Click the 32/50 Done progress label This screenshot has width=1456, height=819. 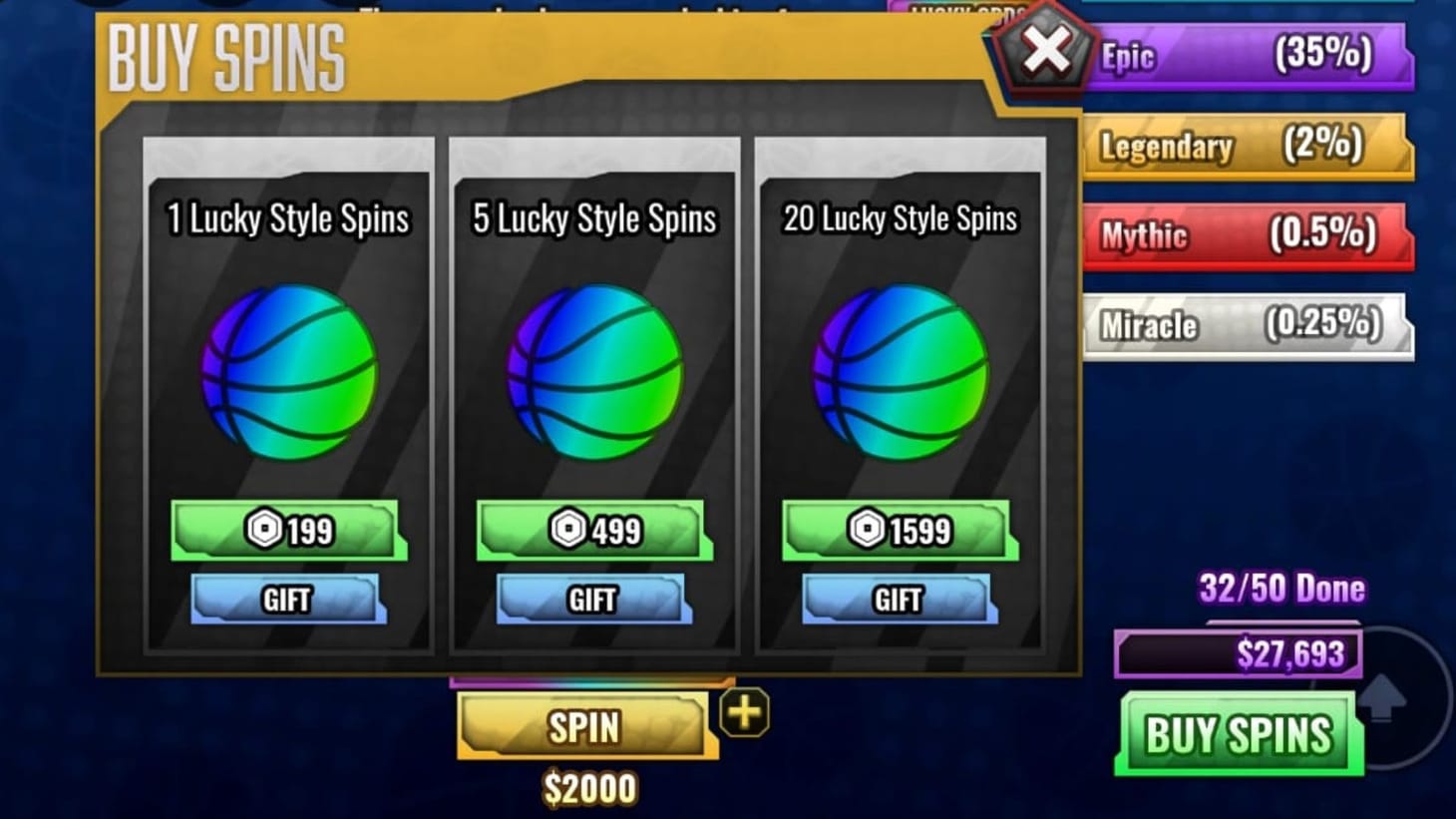click(1280, 588)
